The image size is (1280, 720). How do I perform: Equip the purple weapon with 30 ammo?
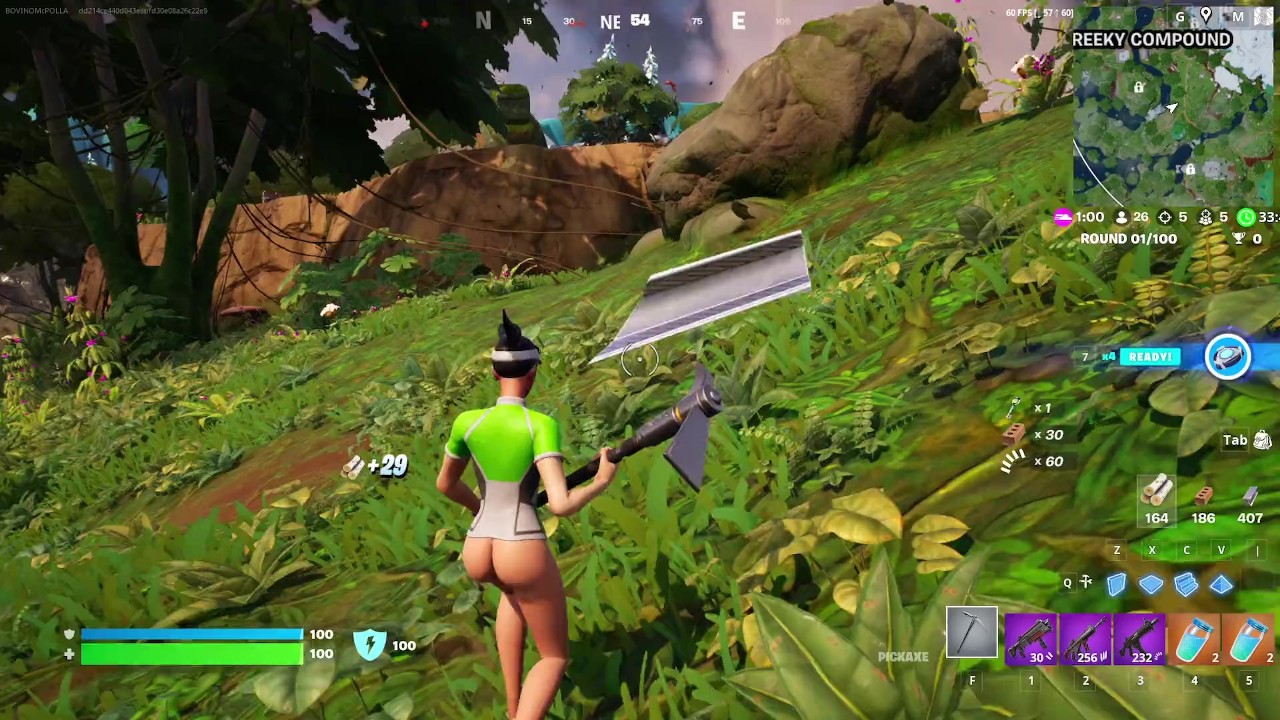coord(1030,638)
